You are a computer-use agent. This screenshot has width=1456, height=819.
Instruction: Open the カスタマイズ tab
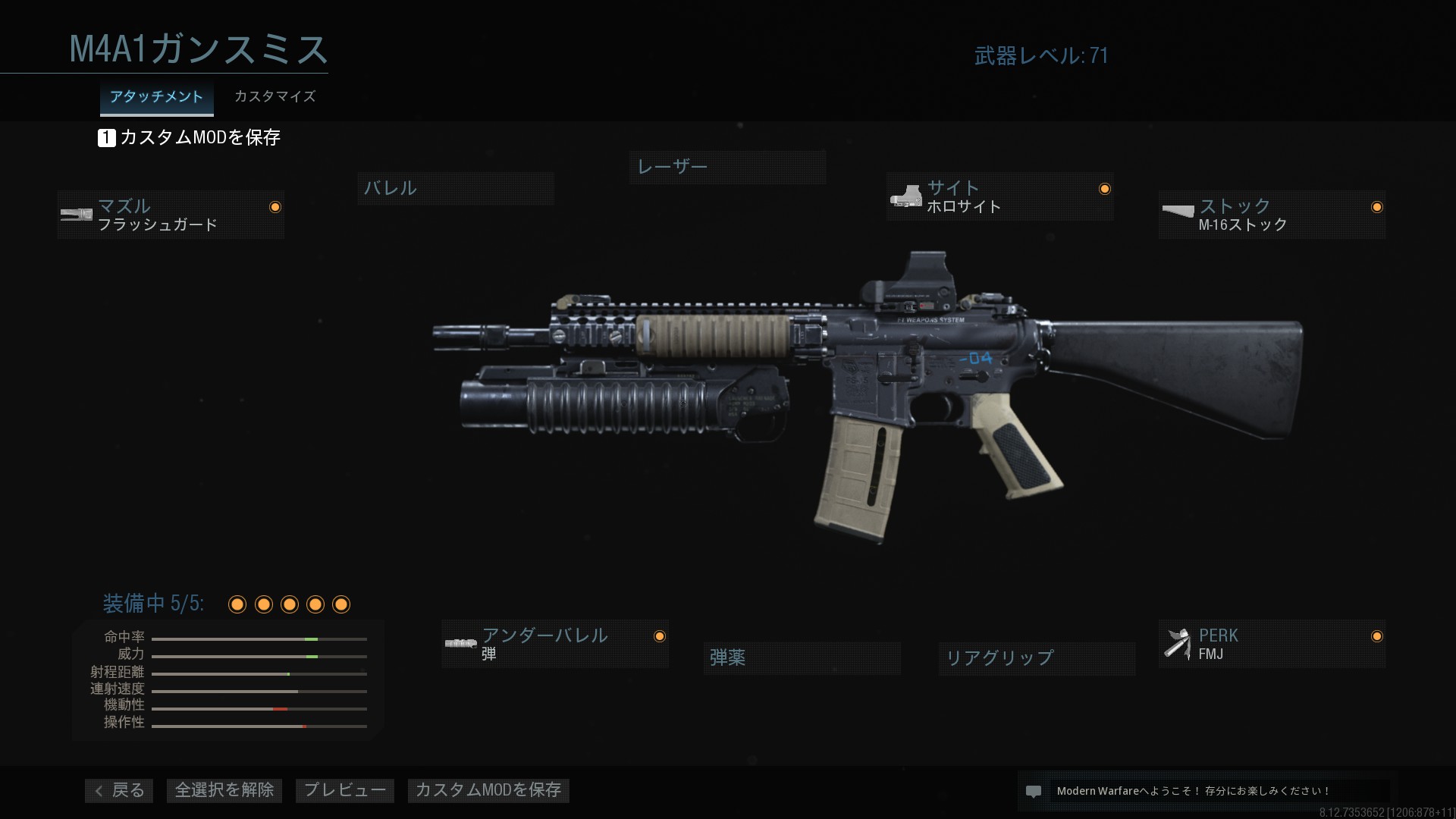275,97
